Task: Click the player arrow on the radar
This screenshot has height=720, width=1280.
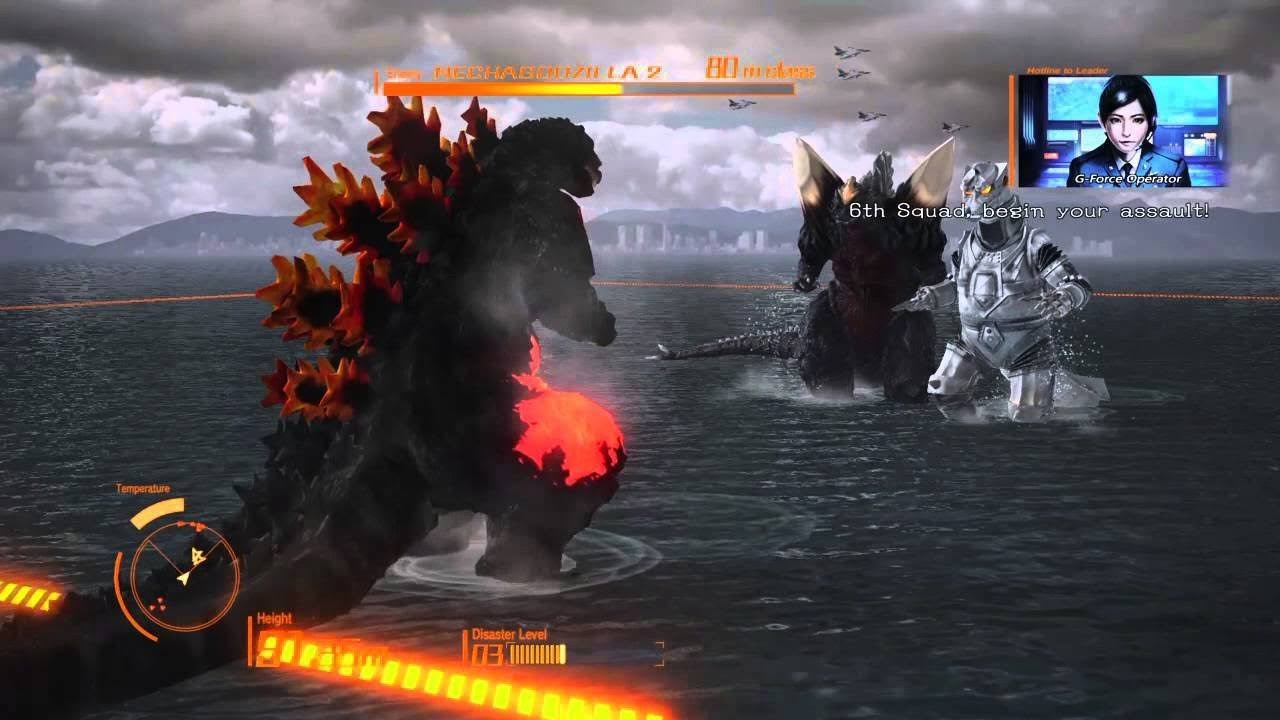Action: 183,577
